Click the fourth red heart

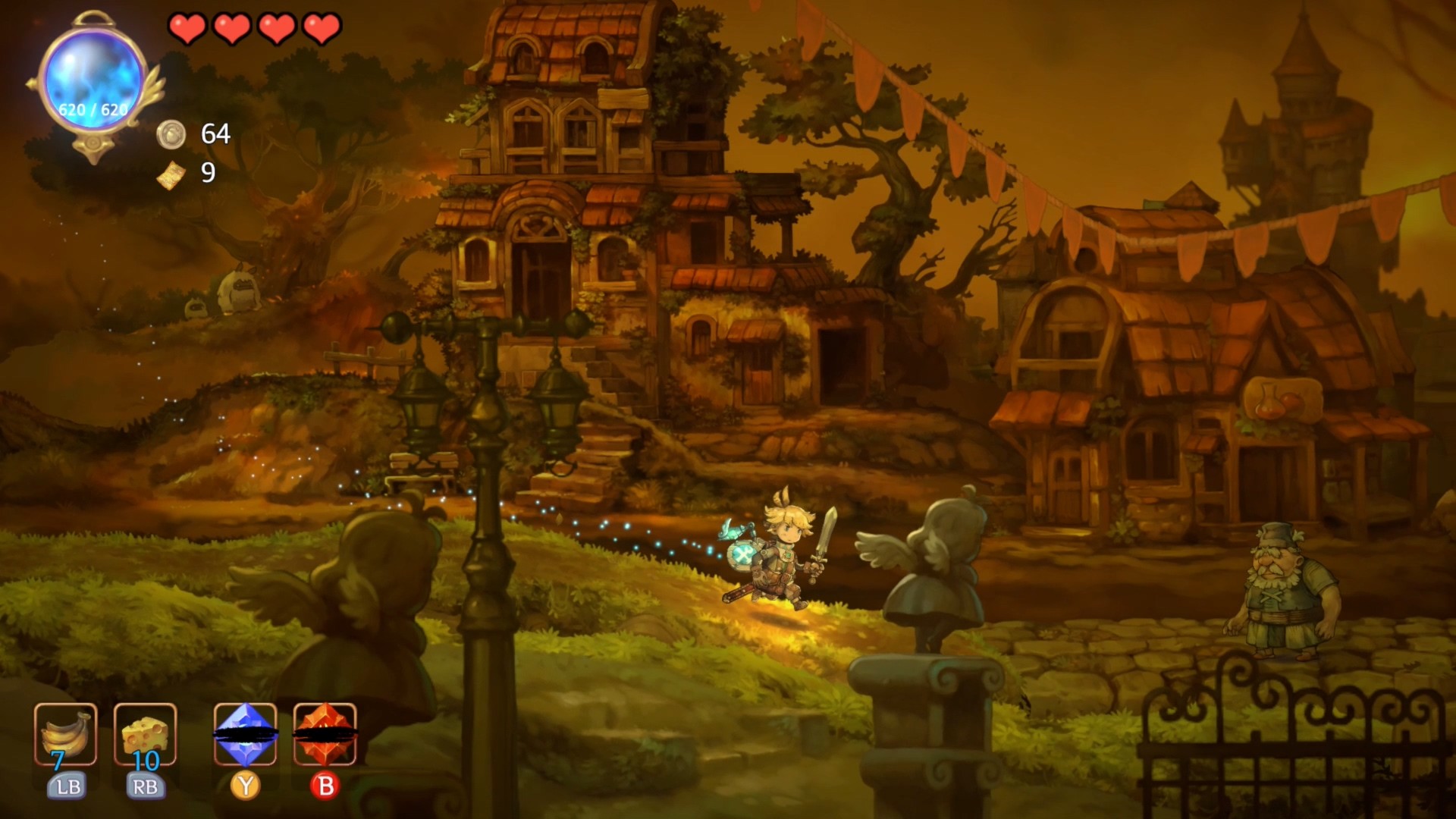click(322, 29)
